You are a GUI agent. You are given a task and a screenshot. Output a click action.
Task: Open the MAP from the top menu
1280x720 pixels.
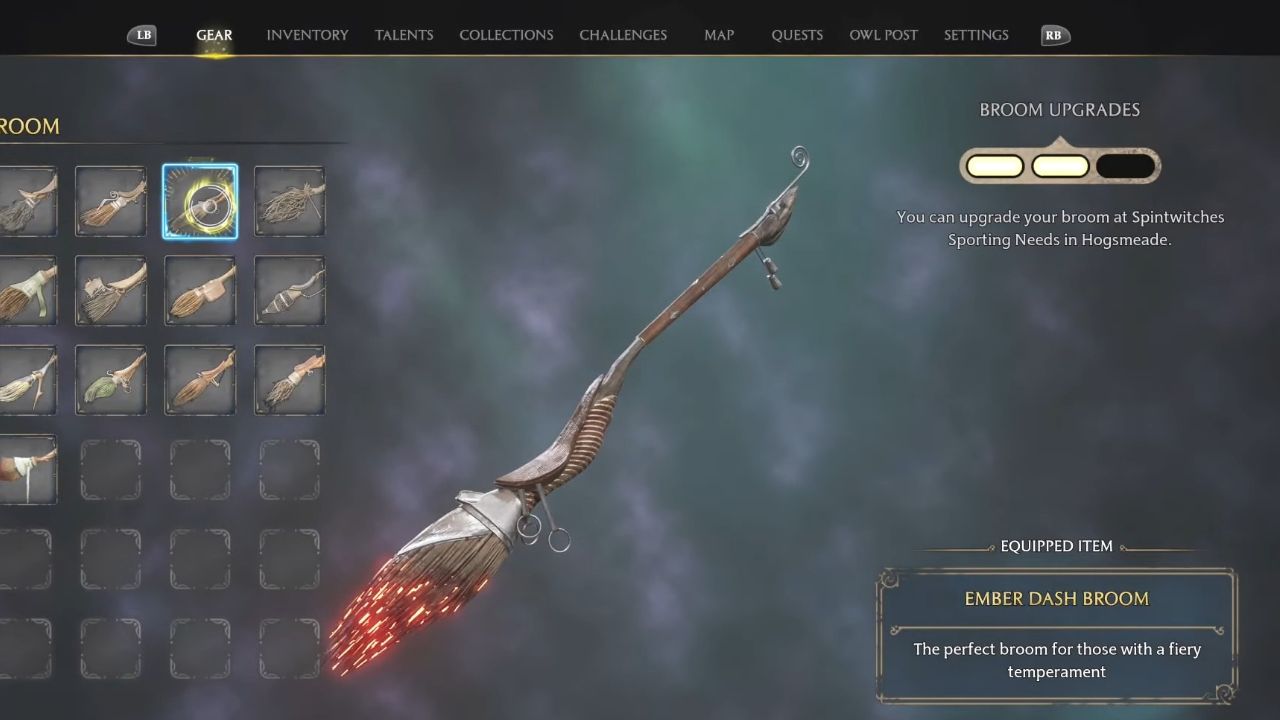(x=719, y=34)
